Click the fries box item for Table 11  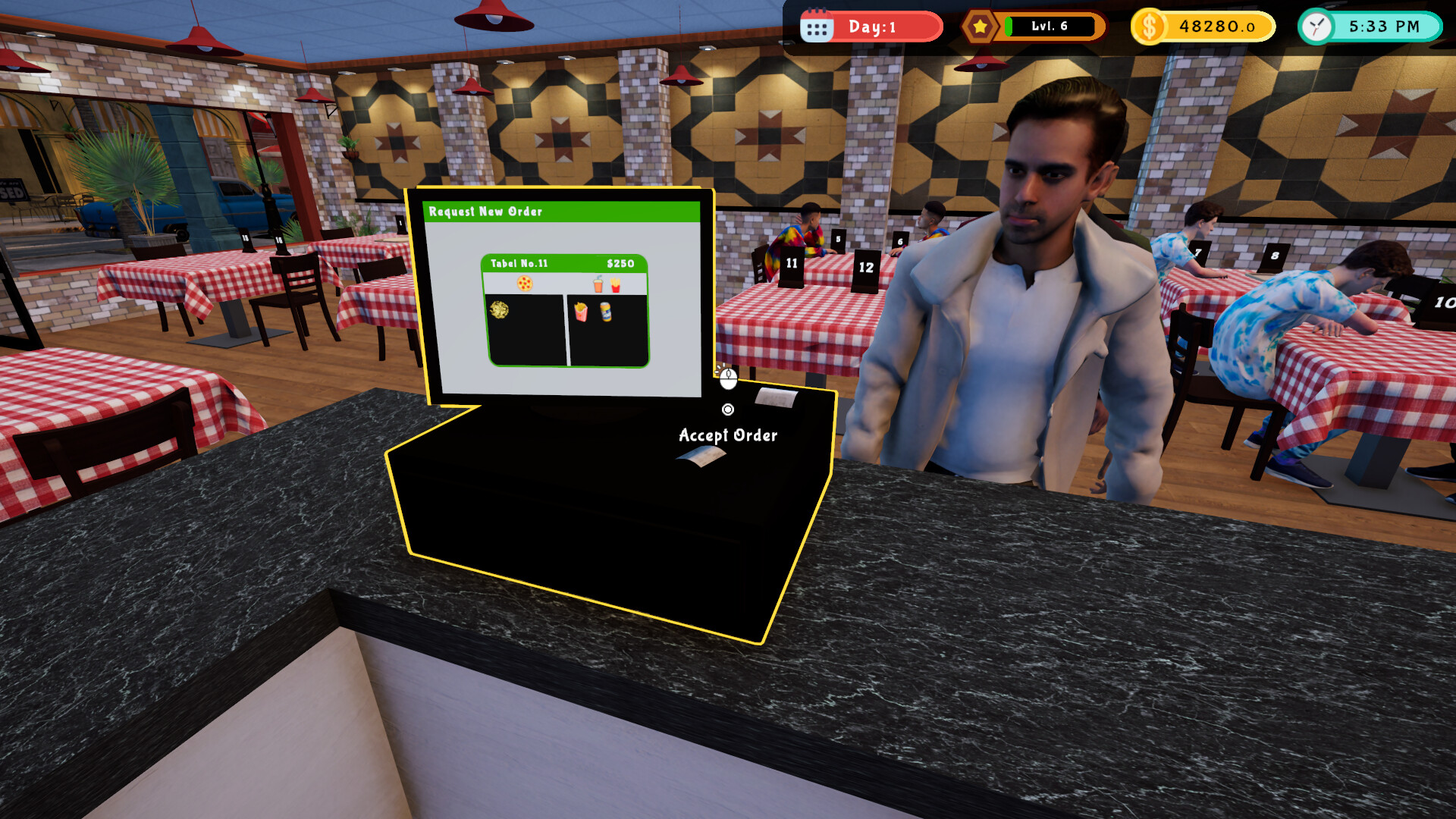pyautogui.click(x=580, y=312)
